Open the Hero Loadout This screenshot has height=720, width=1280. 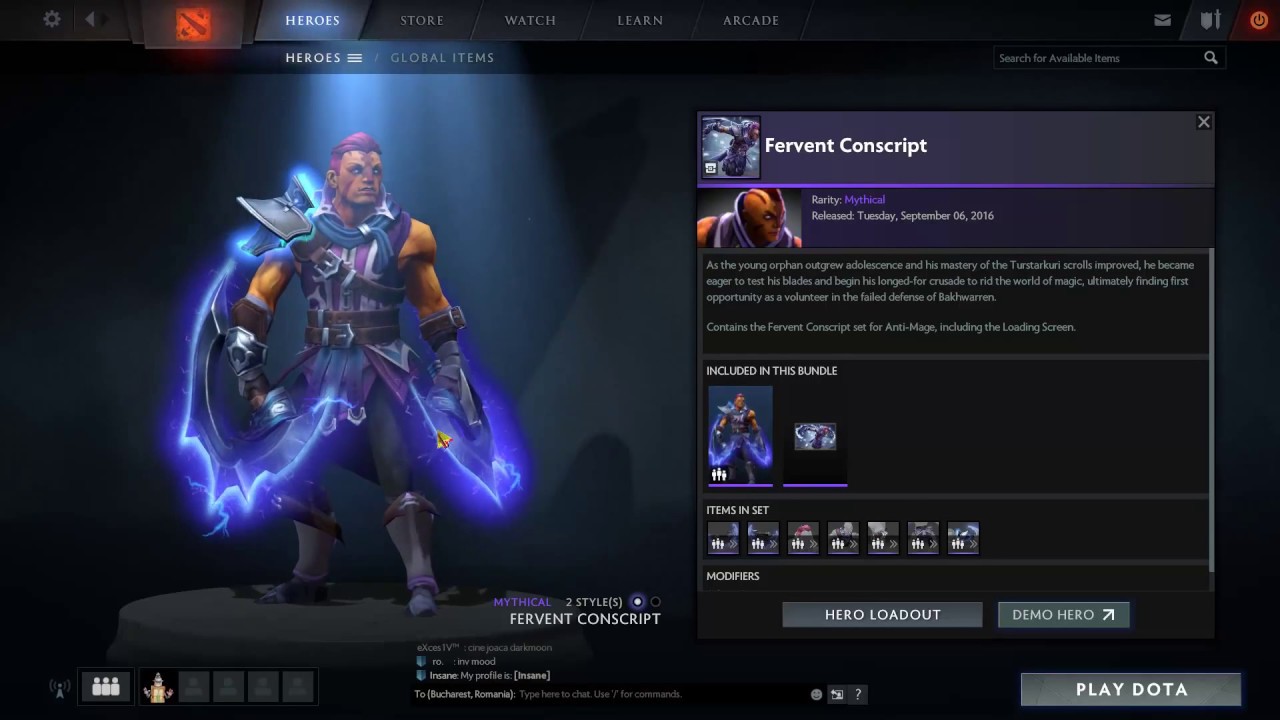(x=882, y=615)
